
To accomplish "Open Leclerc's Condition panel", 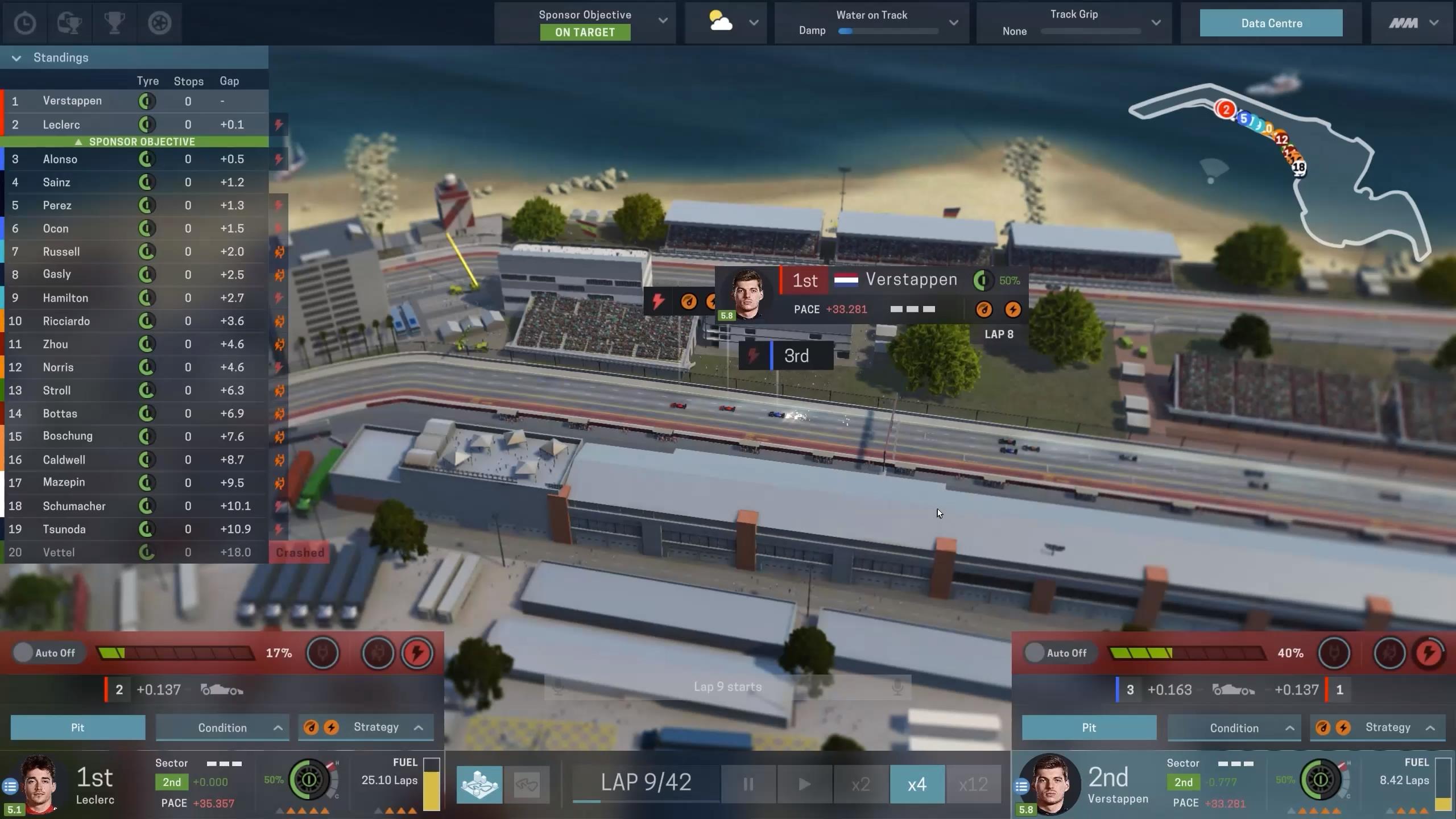I will point(222,728).
